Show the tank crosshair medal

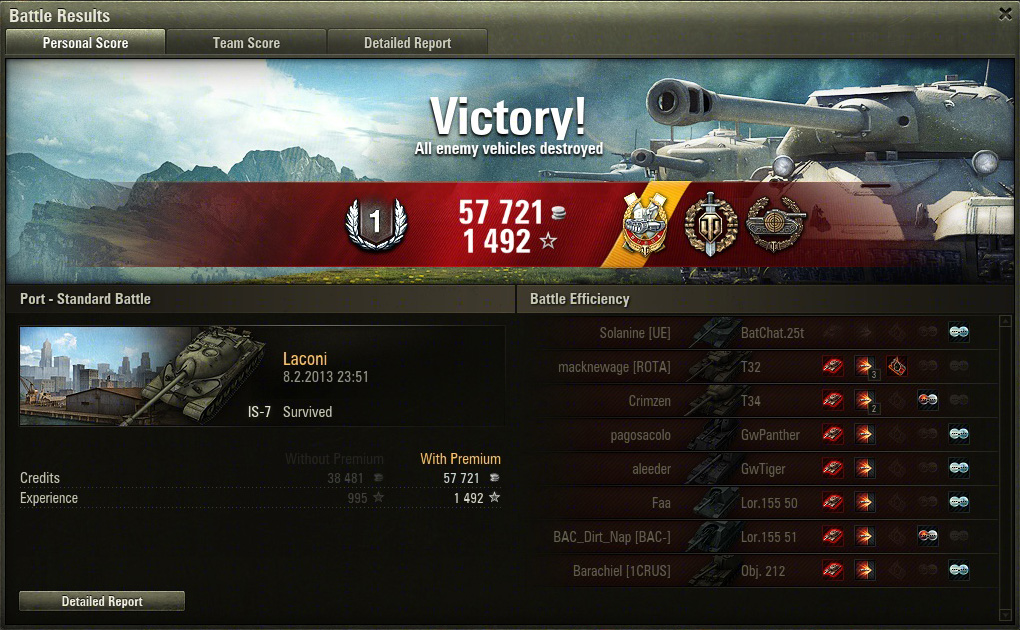(x=774, y=225)
